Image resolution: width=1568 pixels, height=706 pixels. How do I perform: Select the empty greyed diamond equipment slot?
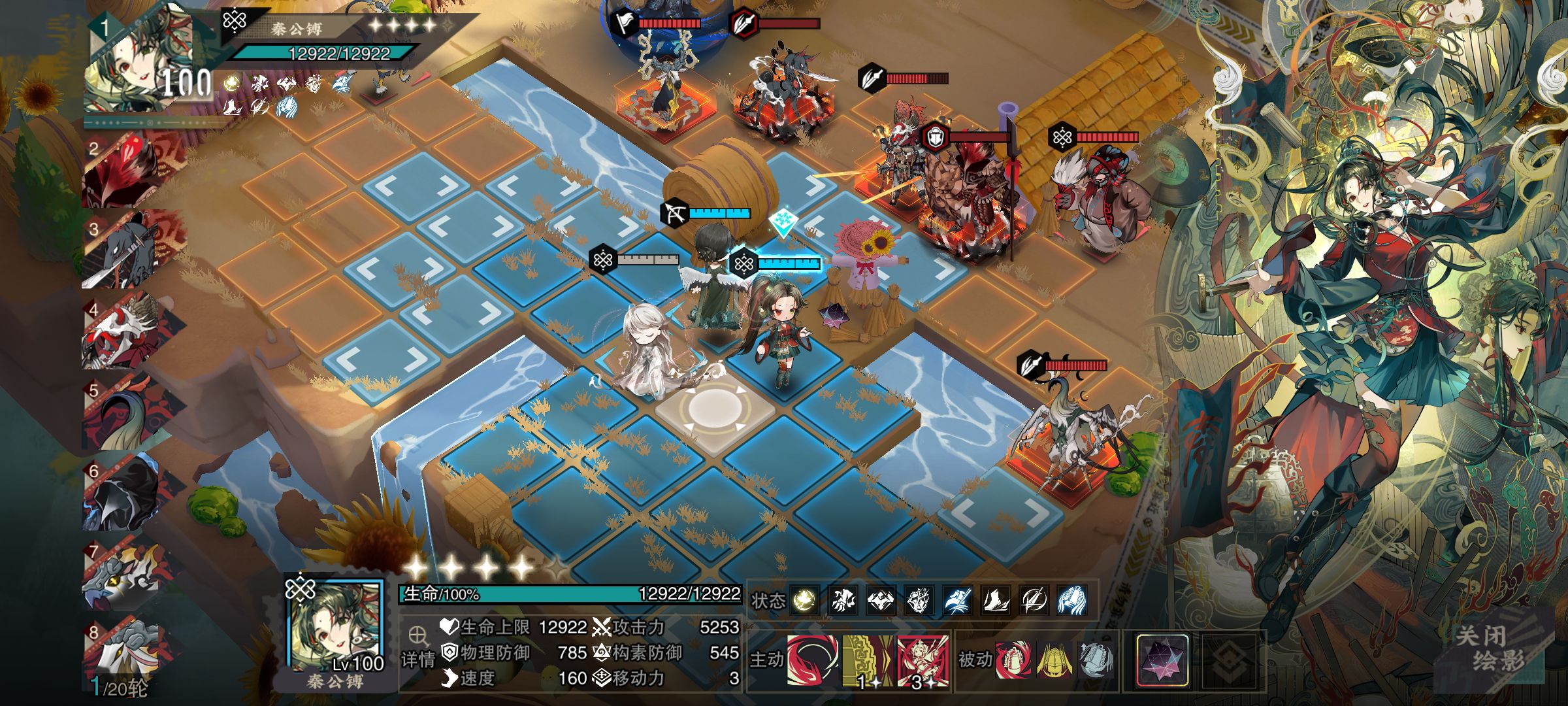[x=1228, y=660]
